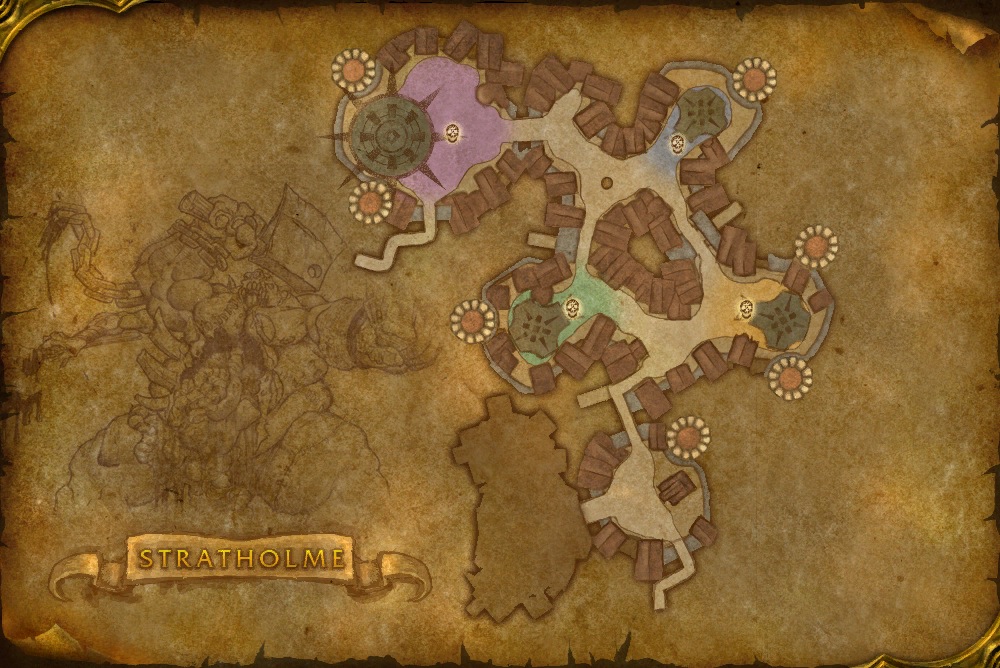Viewport: 1000px width, 668px height.
Task: Select the boss skull marker in the blue area
Action: pos(677,141)
